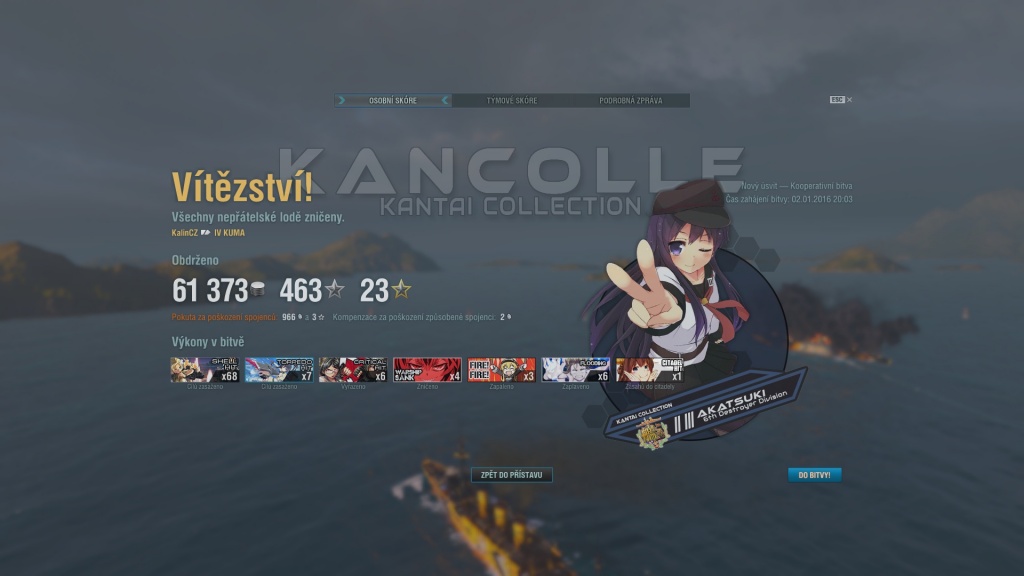The height and width of the screenshot is (576, 1024).
Task: View the Flooding x6 ribbon
Action: click(x=575, y=370)
